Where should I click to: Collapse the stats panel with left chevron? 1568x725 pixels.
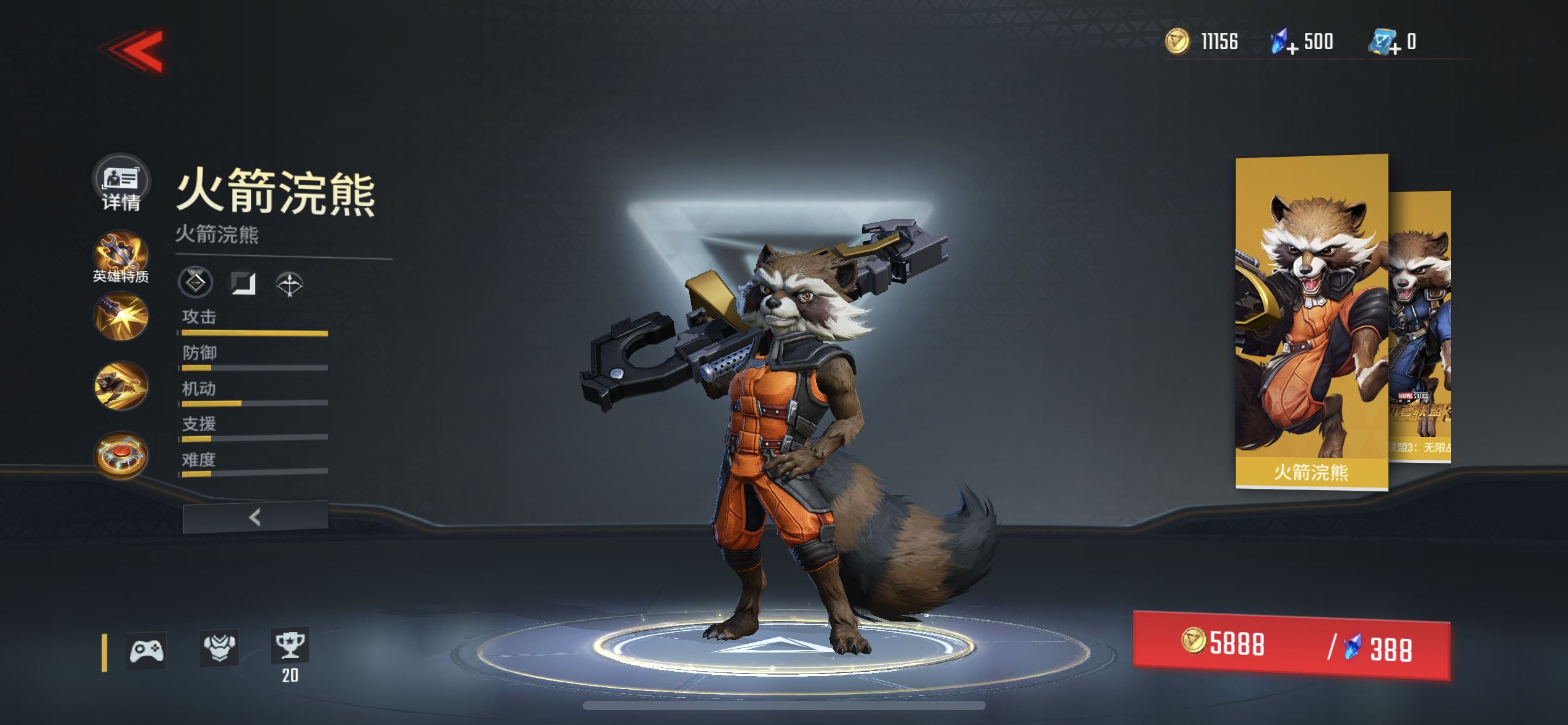tap(254, 516)
